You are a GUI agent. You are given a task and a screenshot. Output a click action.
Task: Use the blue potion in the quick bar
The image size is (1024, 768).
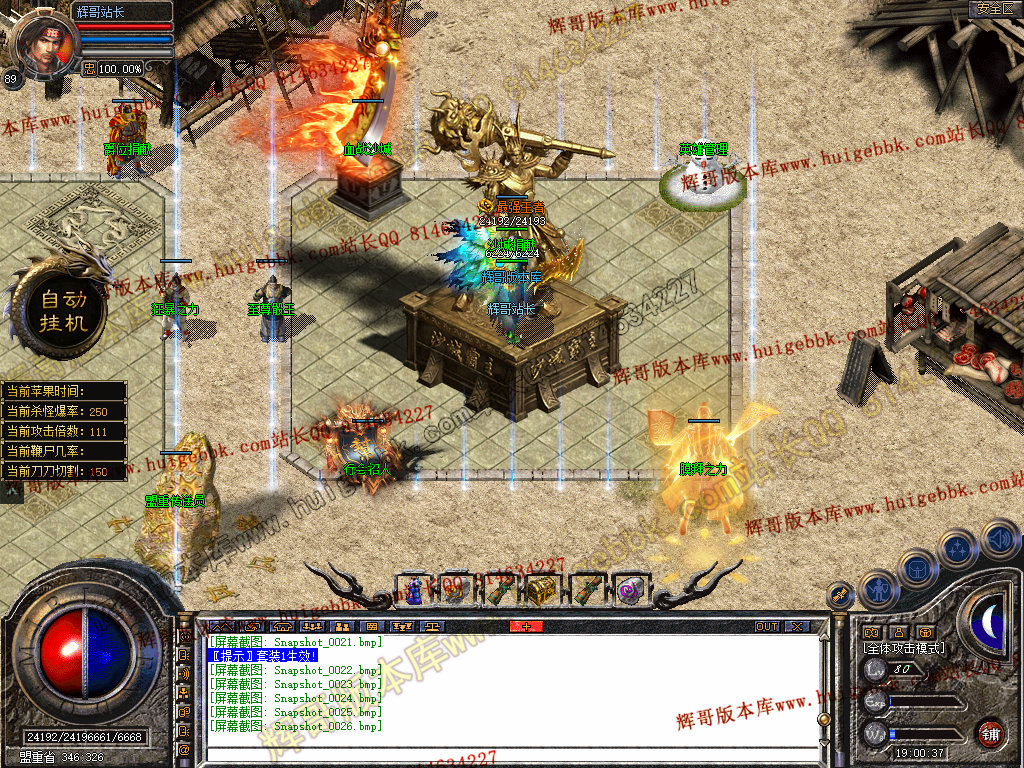[x=413, y=590]
